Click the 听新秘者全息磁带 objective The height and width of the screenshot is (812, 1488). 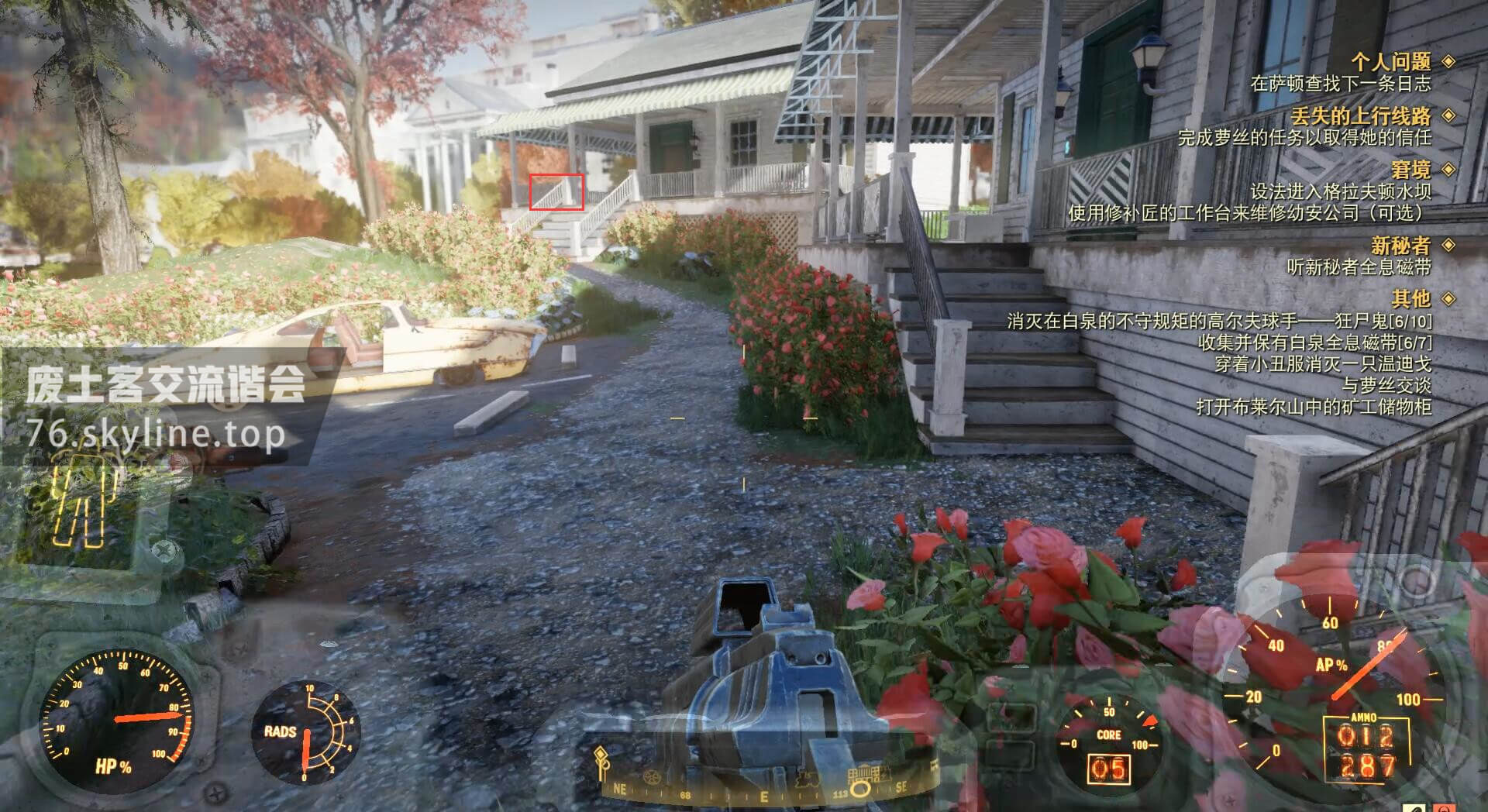pos(1359,267)
